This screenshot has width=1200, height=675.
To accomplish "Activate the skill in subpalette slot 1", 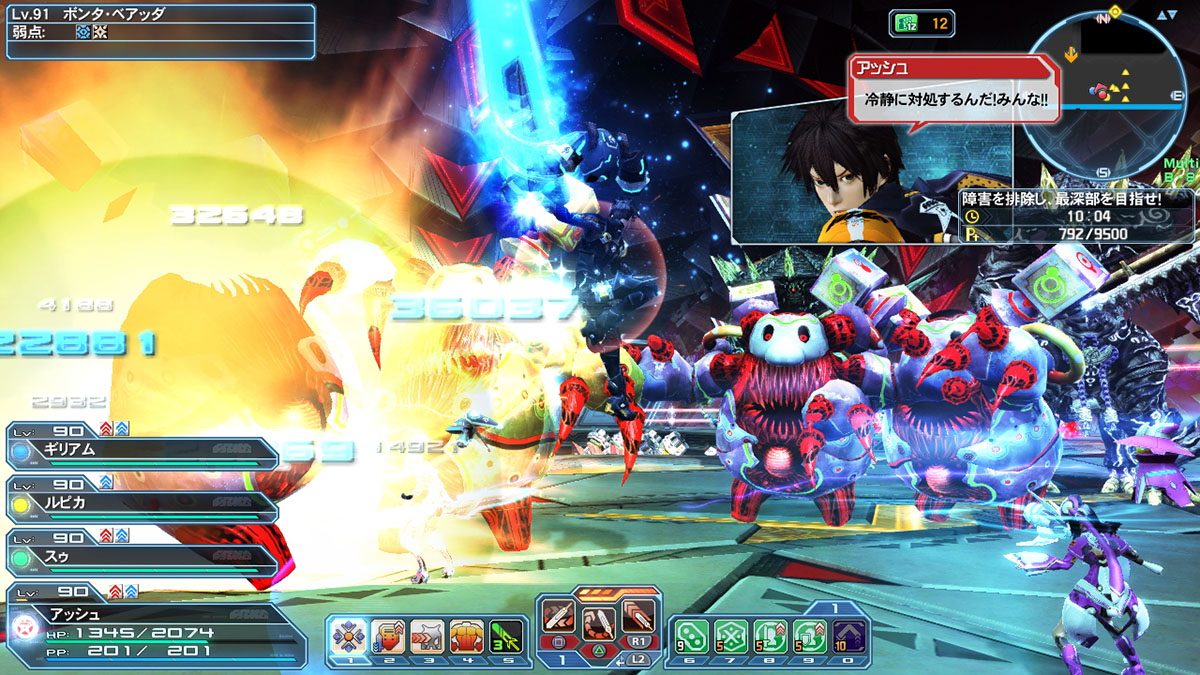I will click(x=347, y=635).
